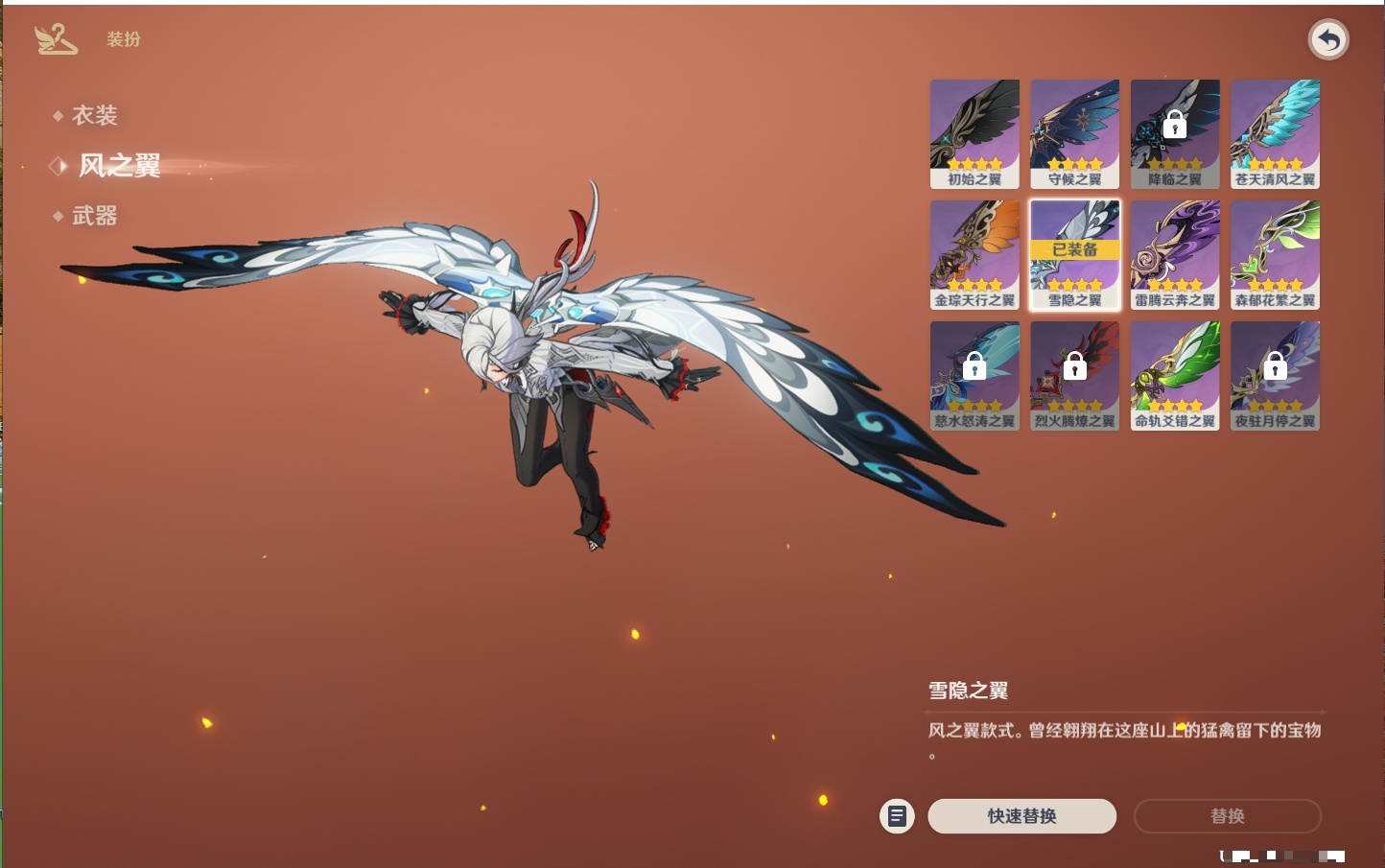This screenshot has width=1385, height=868.
Task: Pick the 苍天清风之翼 glider
Action: (x=1275, y=133)
